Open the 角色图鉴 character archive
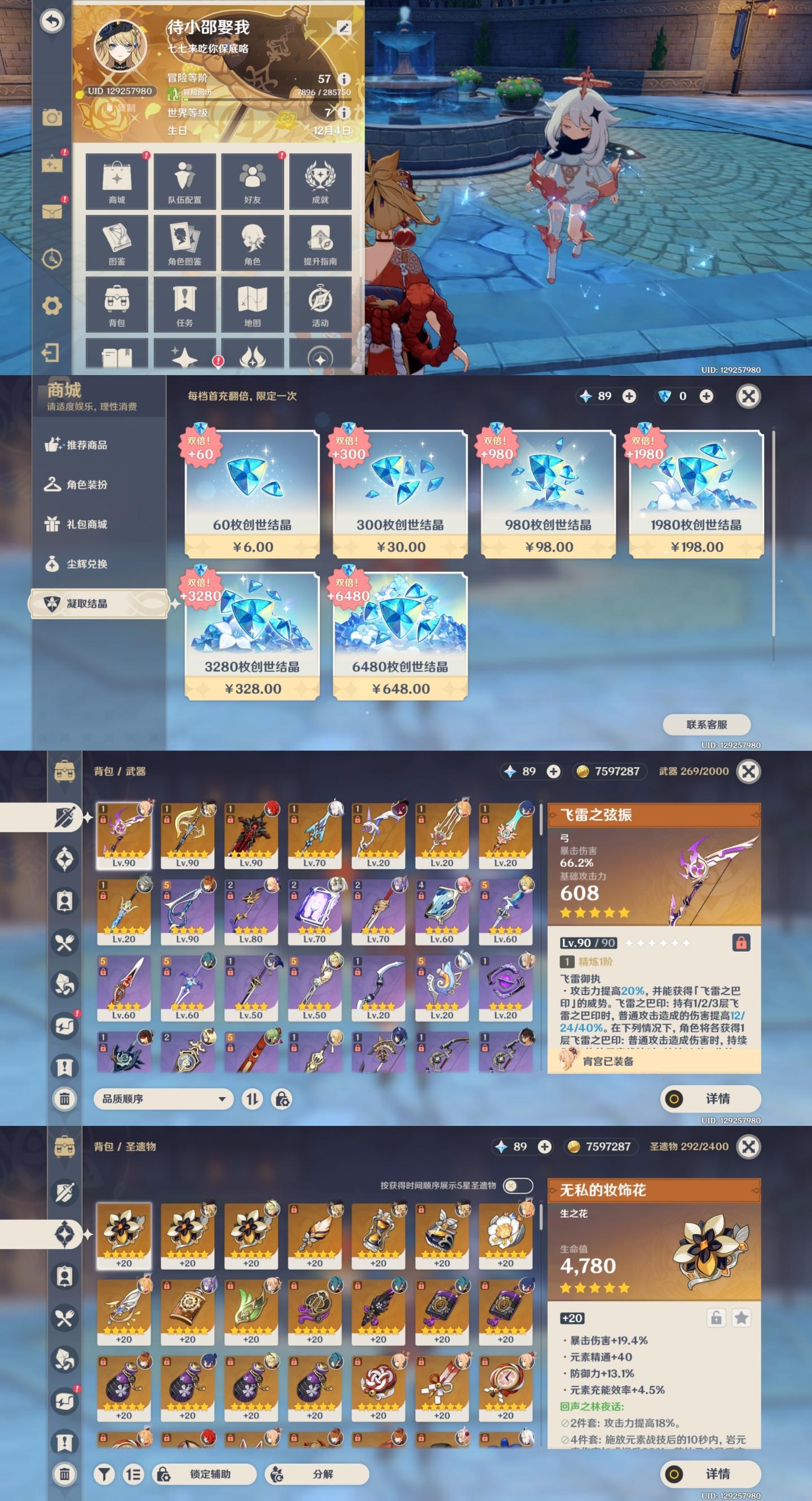The height and width of the screenshot is (1501, 812). click(184, 243)
